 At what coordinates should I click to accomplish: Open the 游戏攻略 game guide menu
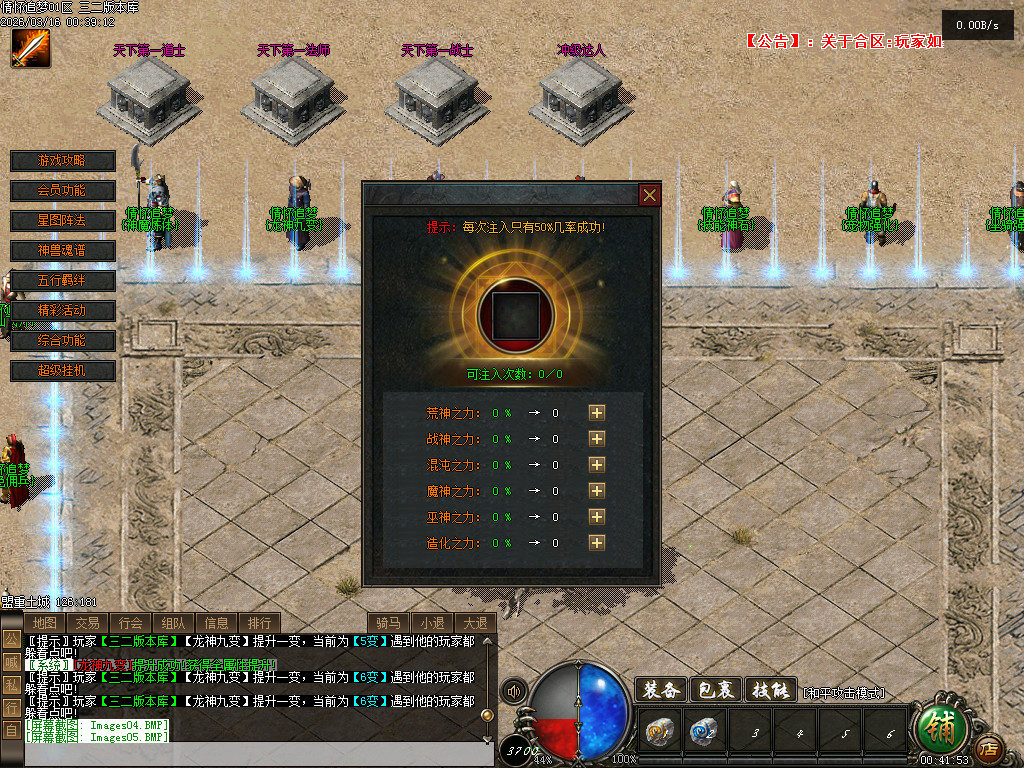coord(62,161)
